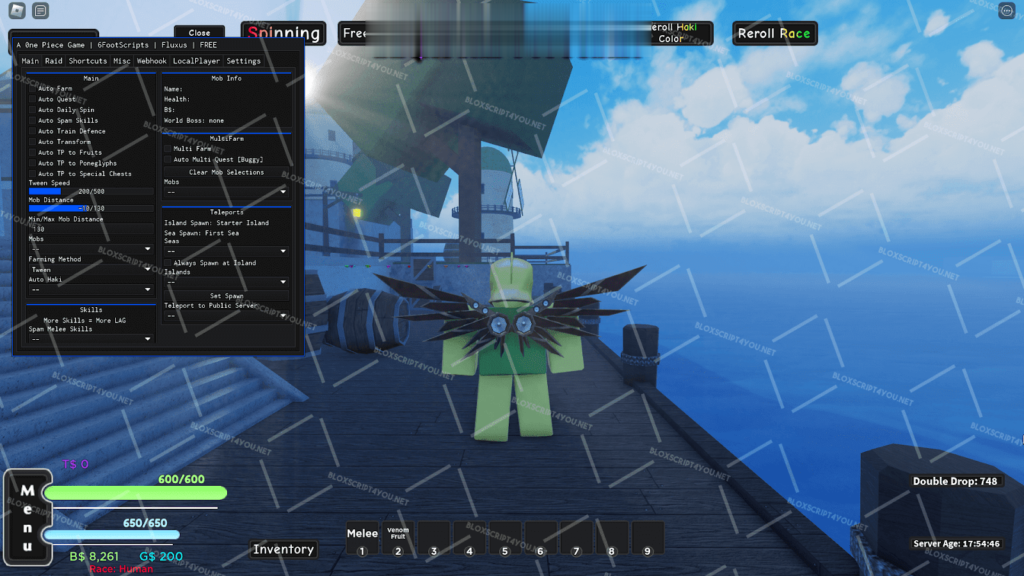Open the vertical Menu button

[27, 518]
